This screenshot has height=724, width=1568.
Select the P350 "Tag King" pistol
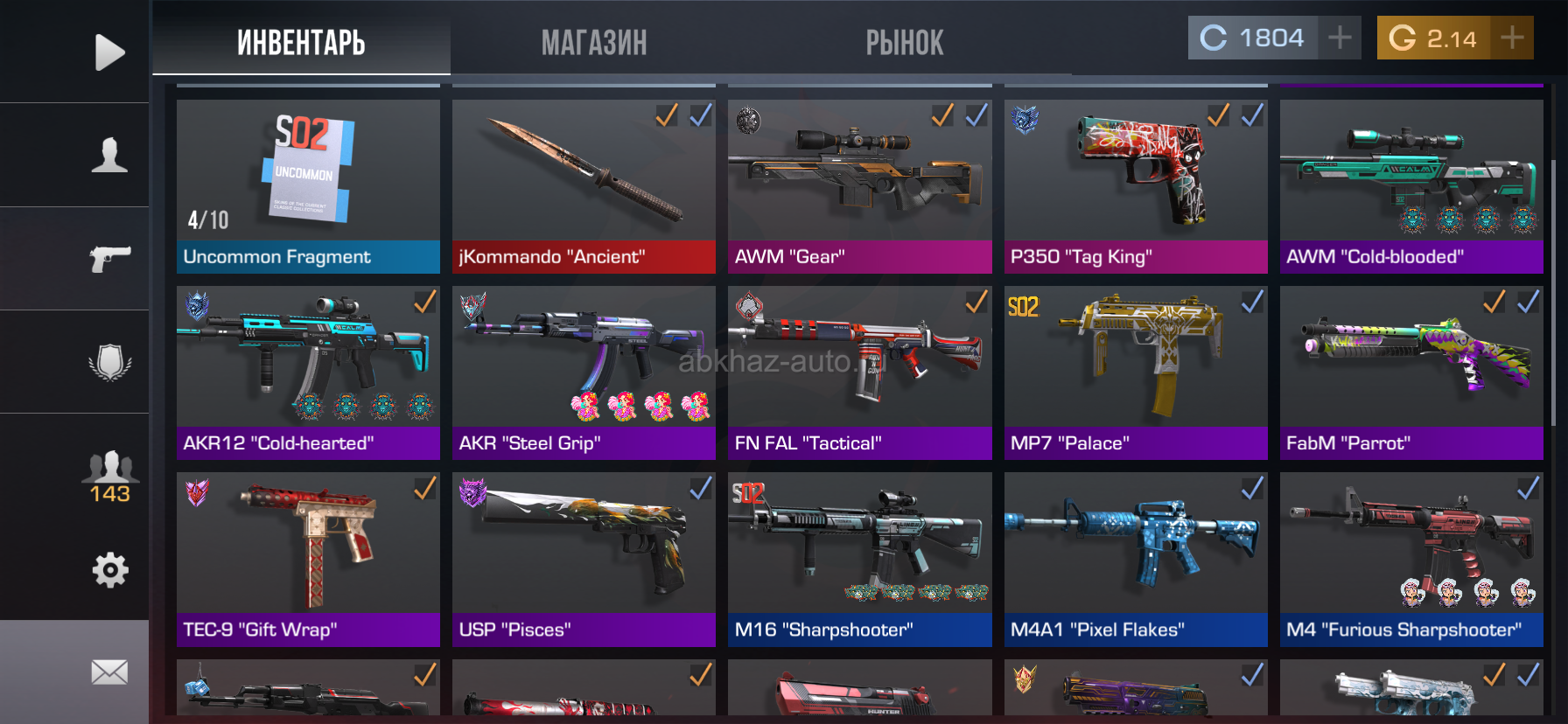click(x=1136, y=186)
